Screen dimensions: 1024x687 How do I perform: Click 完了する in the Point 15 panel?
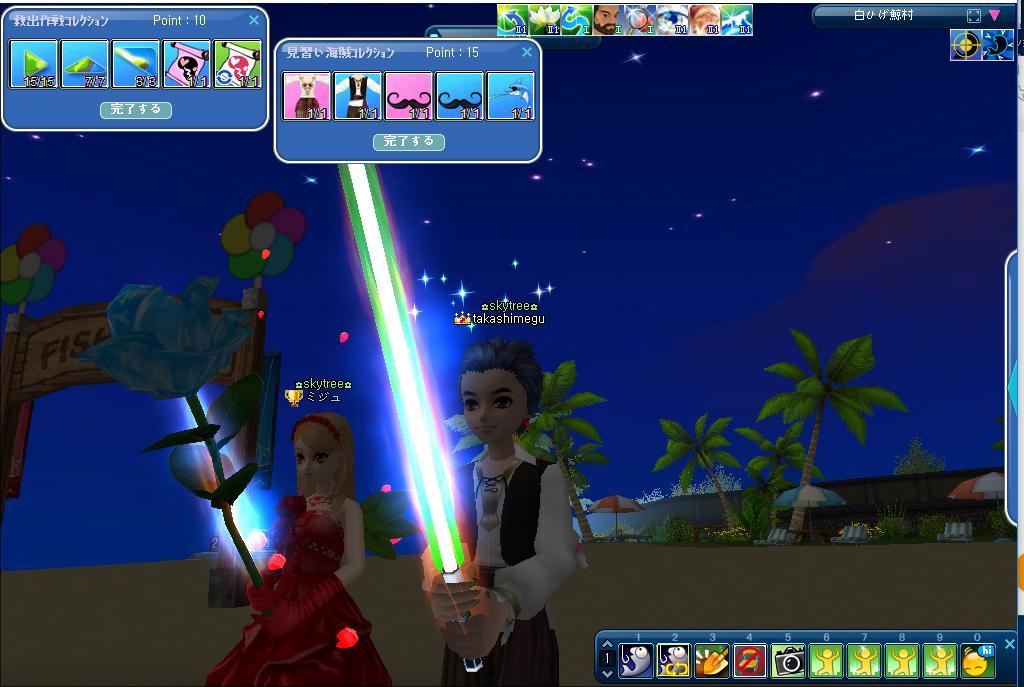pos(408,142)
